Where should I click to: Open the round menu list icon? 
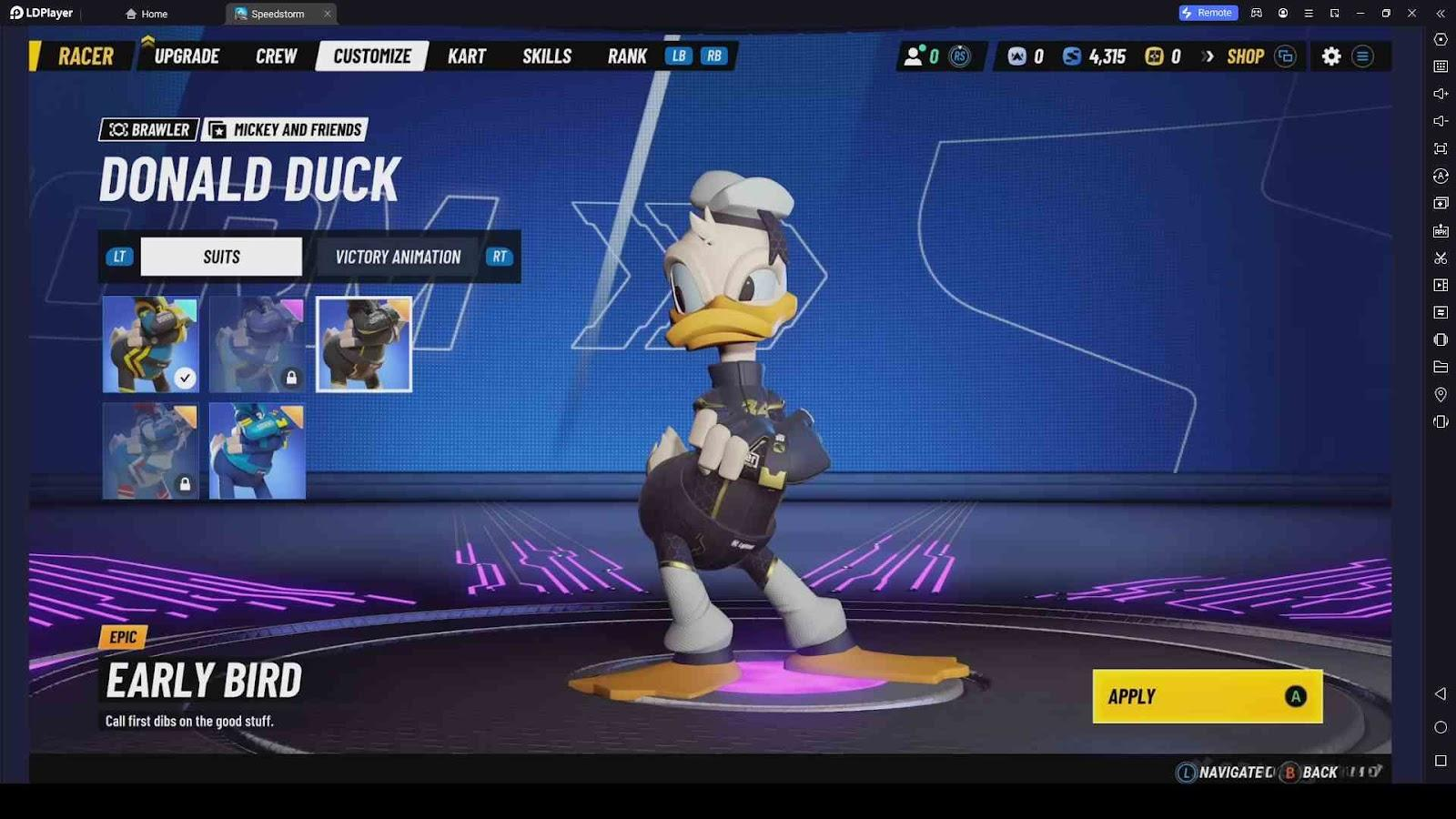1362,56
